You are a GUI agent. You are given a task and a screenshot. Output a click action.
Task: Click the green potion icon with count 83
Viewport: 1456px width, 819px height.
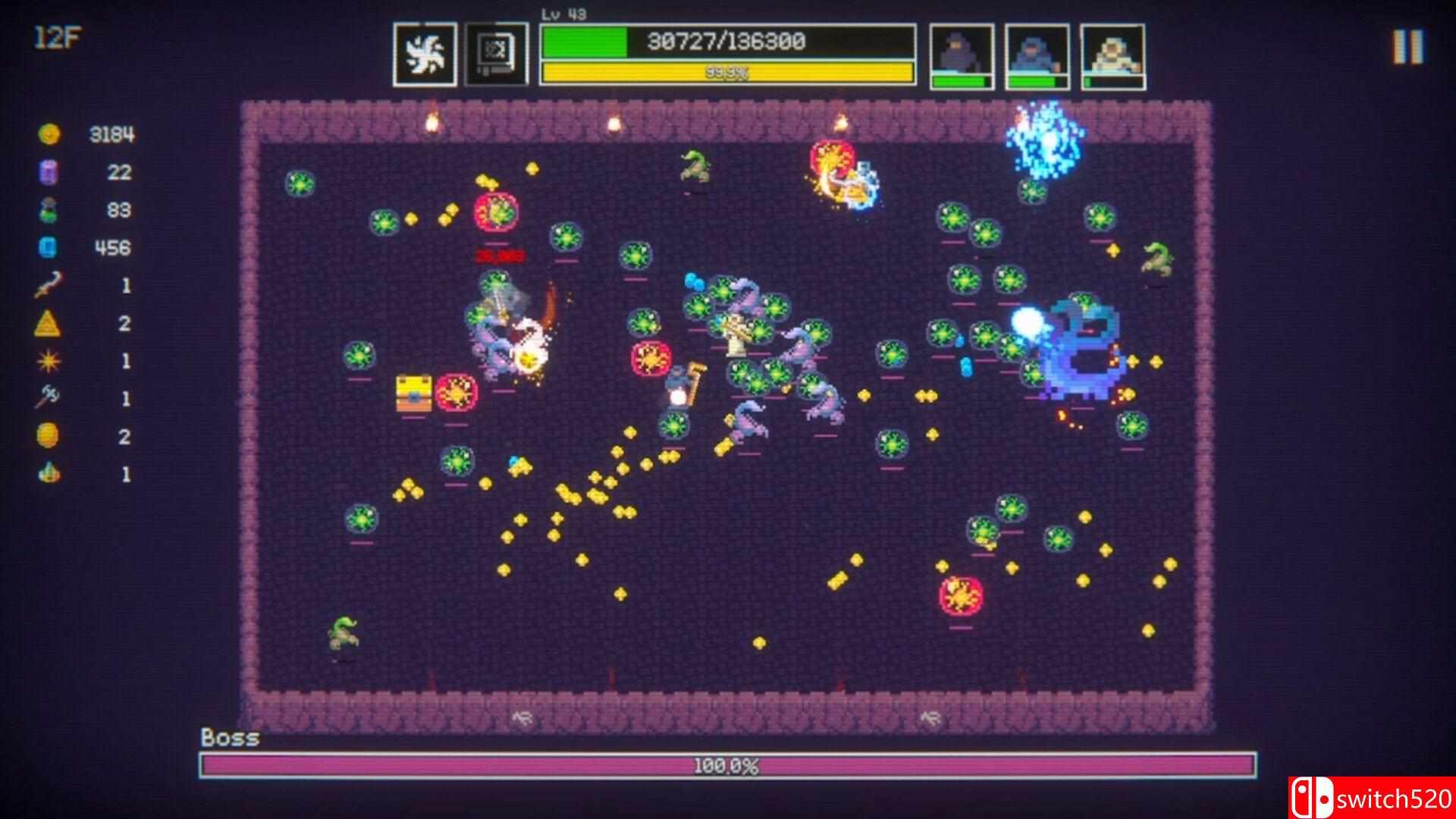point(48,211)
